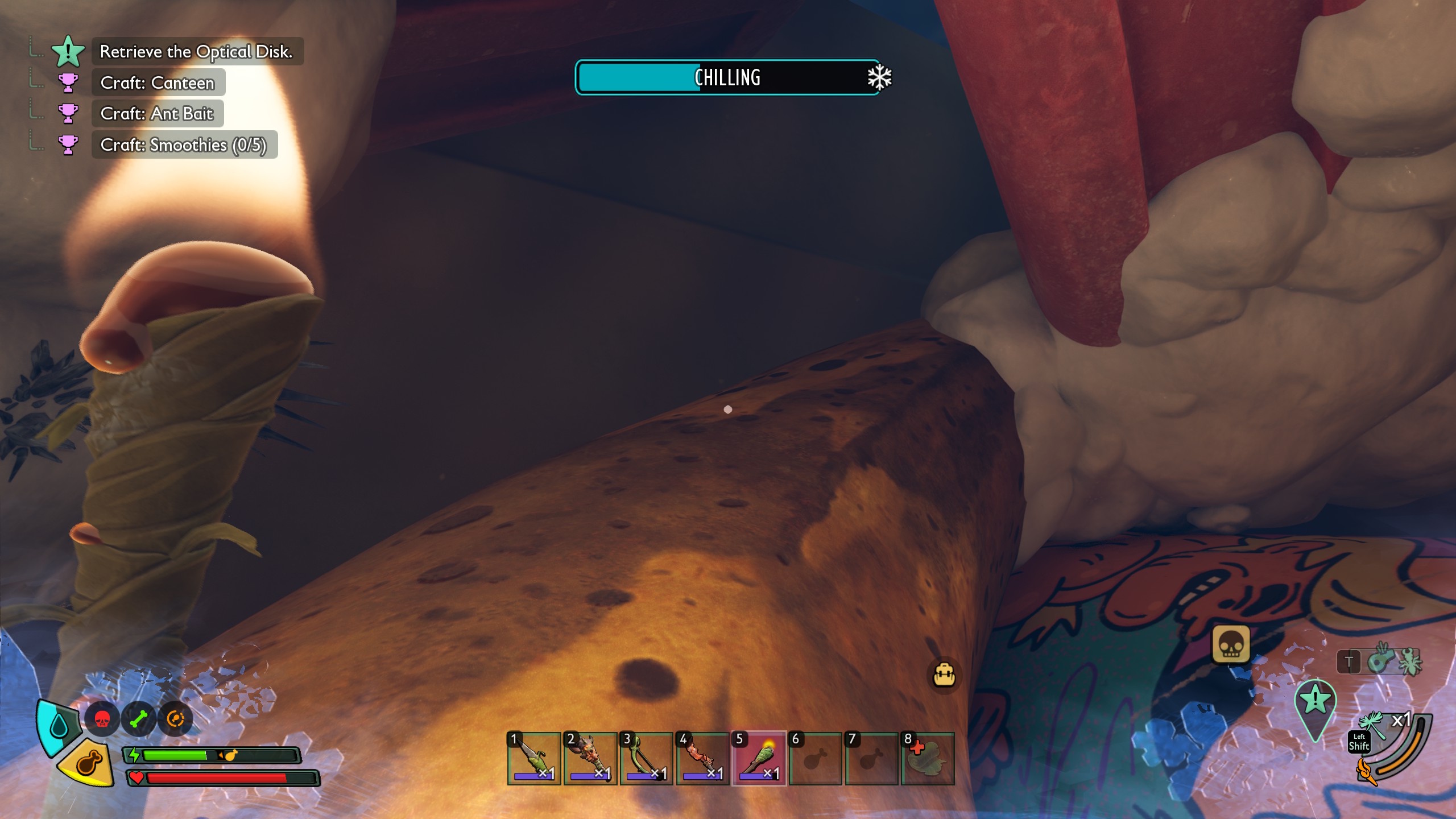Click the yellow skull death marker

[x=1231, y=645]
